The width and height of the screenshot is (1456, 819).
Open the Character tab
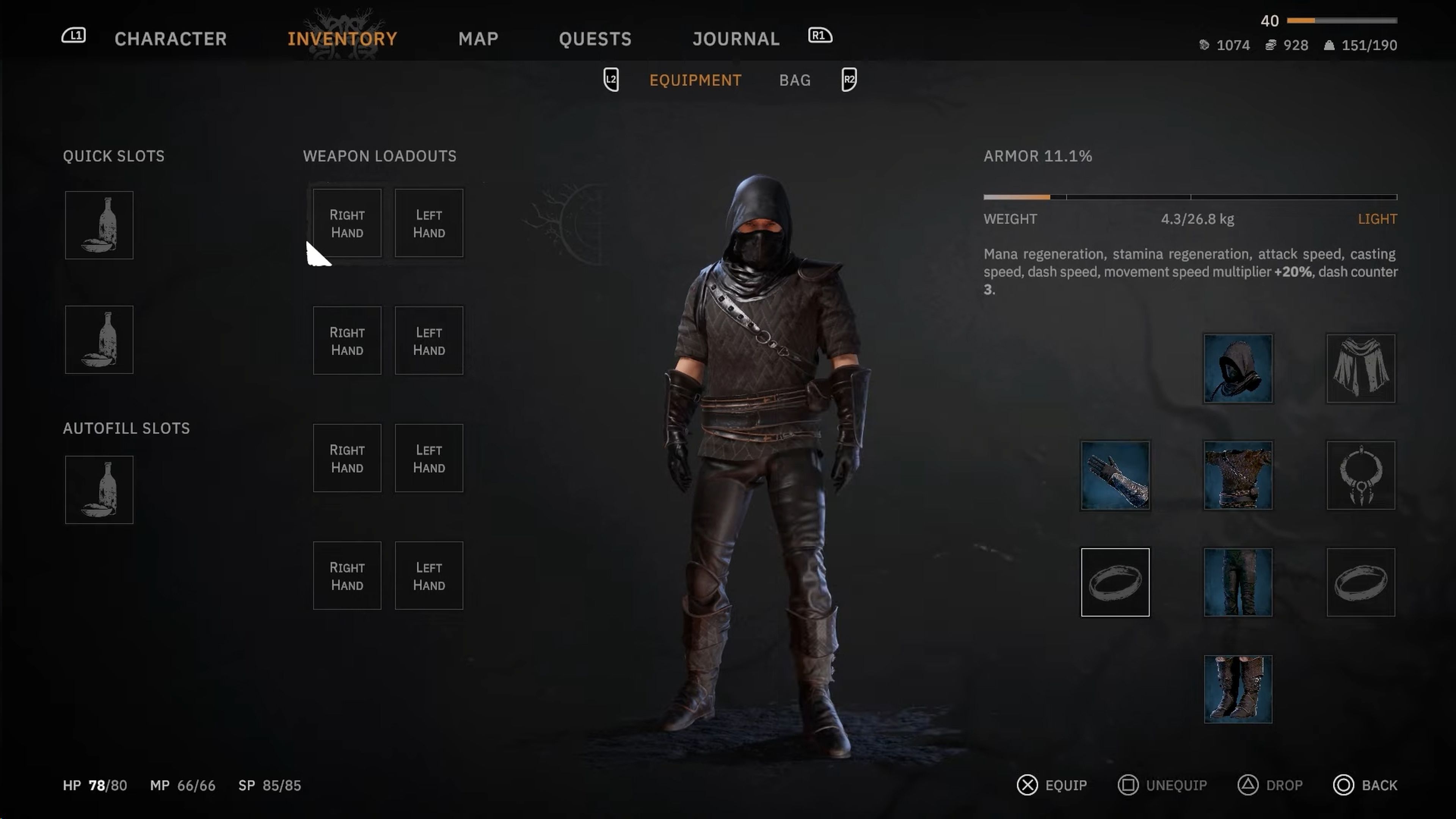(170, 38)
